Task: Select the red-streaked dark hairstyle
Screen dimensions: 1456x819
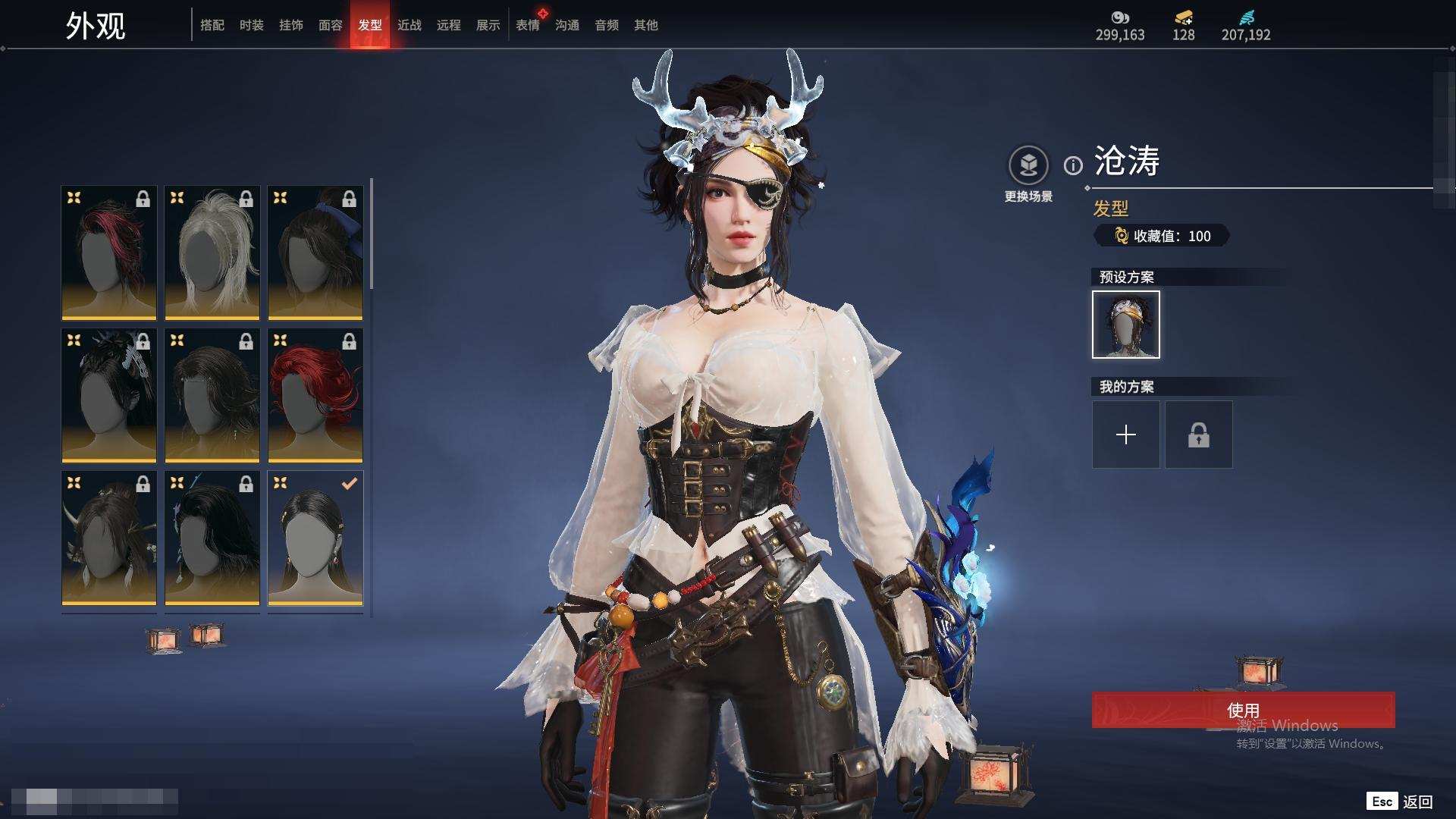Action: coord(109,253)
